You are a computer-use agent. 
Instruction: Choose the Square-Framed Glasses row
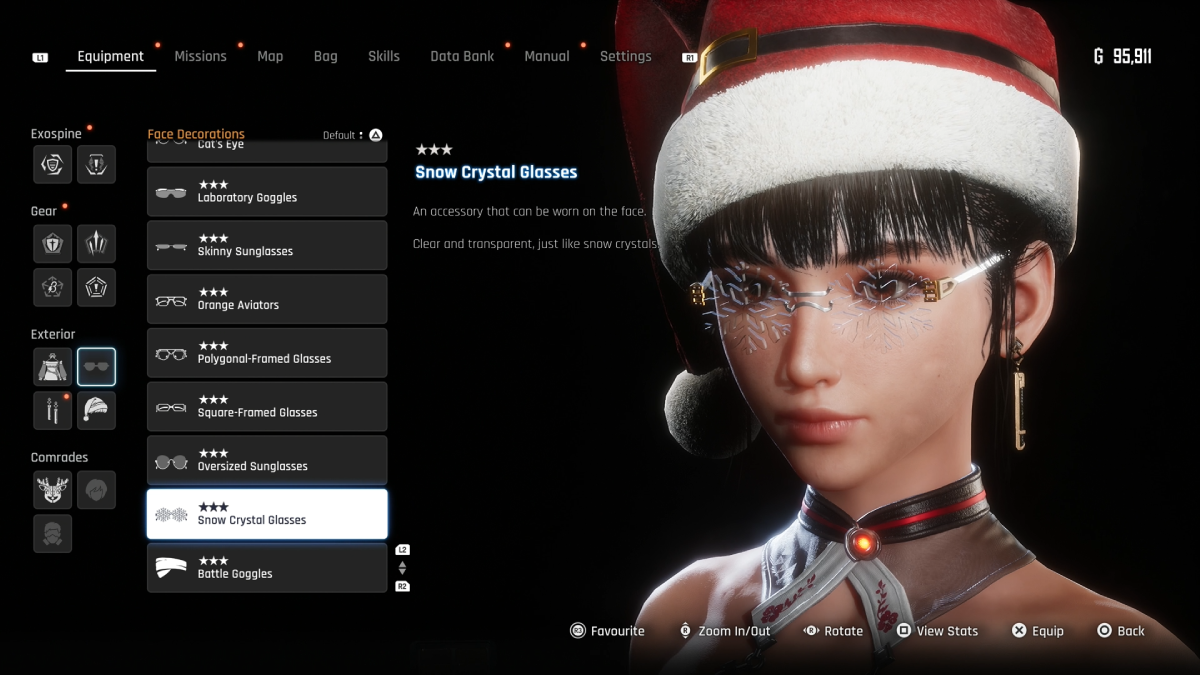point(267,407)
